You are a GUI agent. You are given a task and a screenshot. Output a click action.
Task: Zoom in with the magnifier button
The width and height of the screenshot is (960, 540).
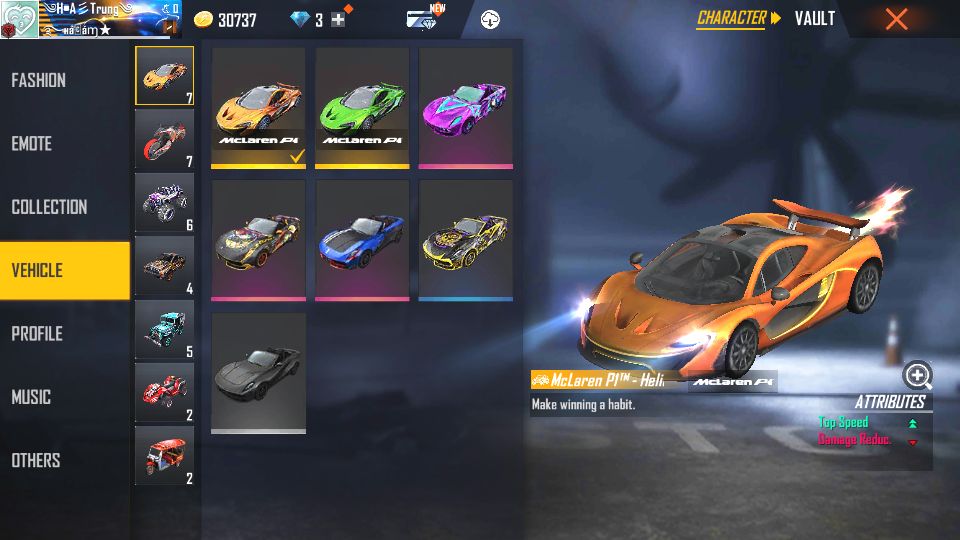pyautogui.click(x=917, y=375)
